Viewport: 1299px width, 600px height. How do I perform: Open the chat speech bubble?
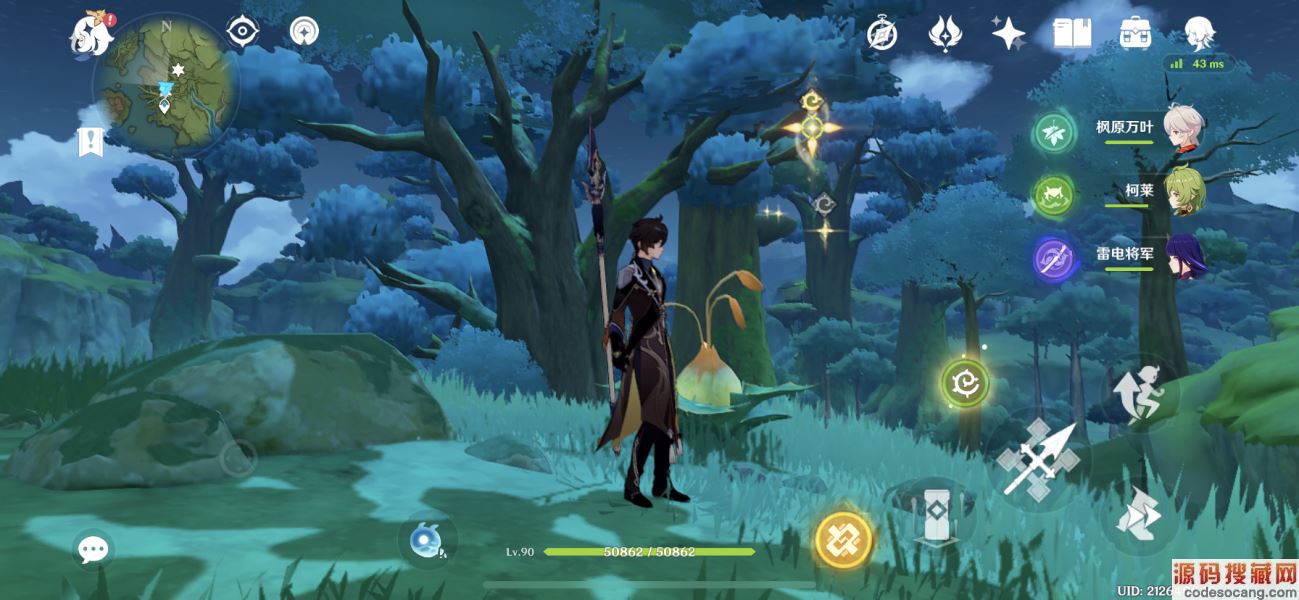pyautogui.click(x=94, y=548)
